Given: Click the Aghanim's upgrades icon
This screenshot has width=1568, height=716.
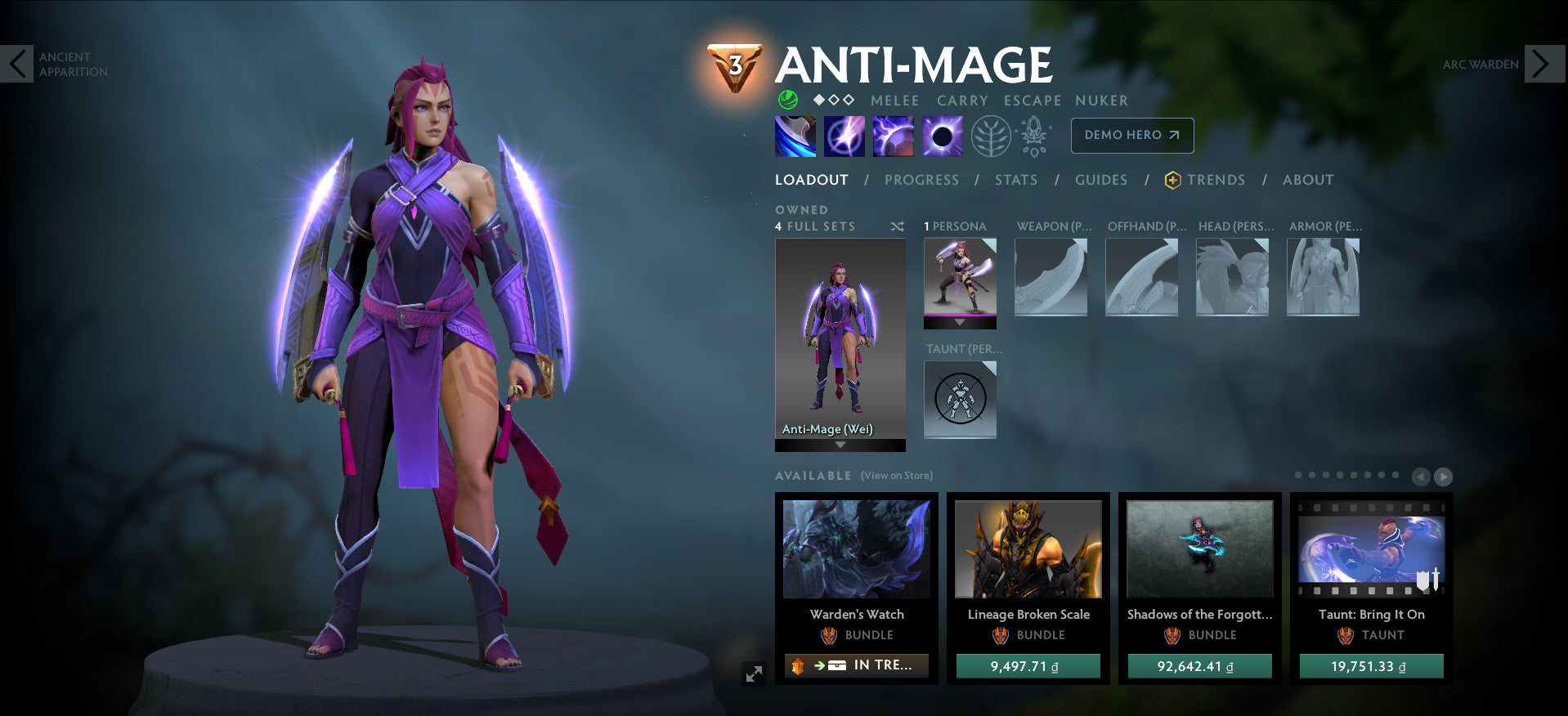Looking at the screenshot, I should (1033, 135).
